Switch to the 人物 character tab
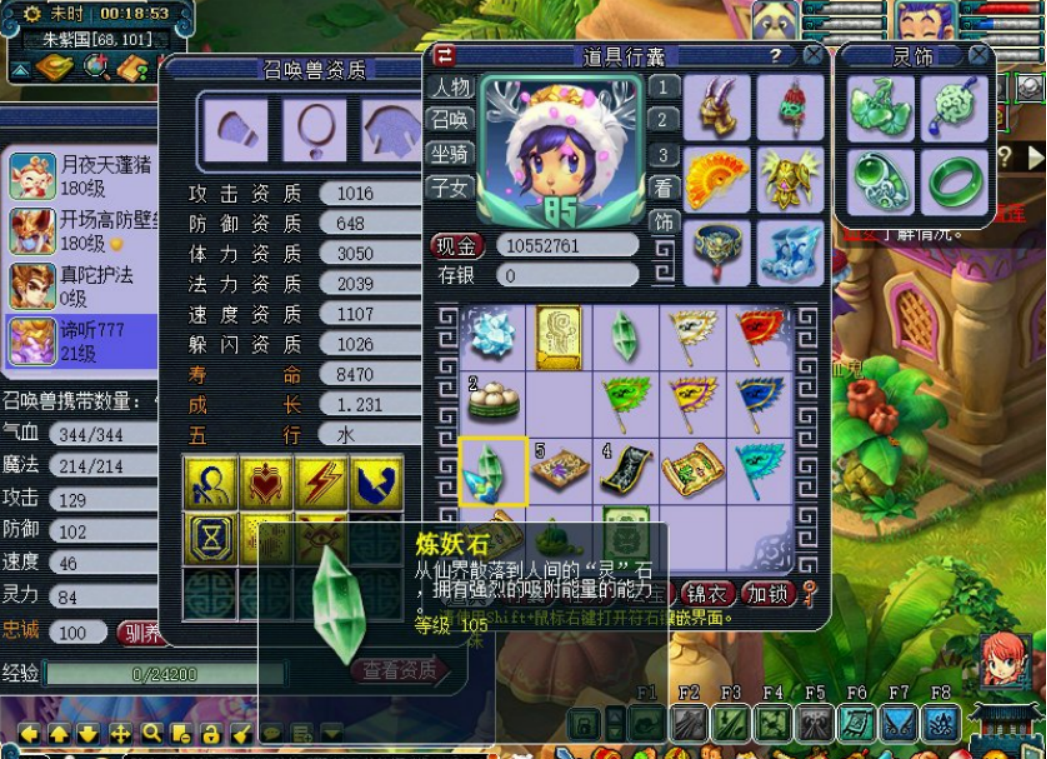Viewport: 1047px width, 759px height. point(450,87)
